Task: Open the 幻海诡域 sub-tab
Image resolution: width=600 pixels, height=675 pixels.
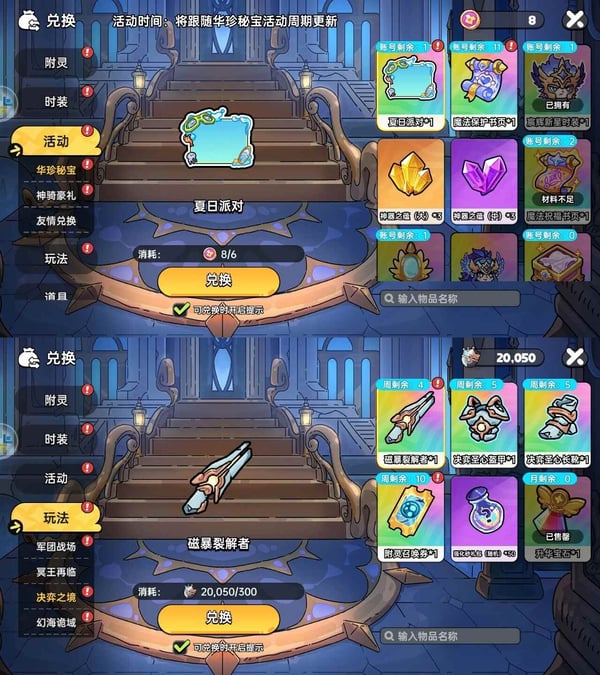Action: click(x=55, y=623)
